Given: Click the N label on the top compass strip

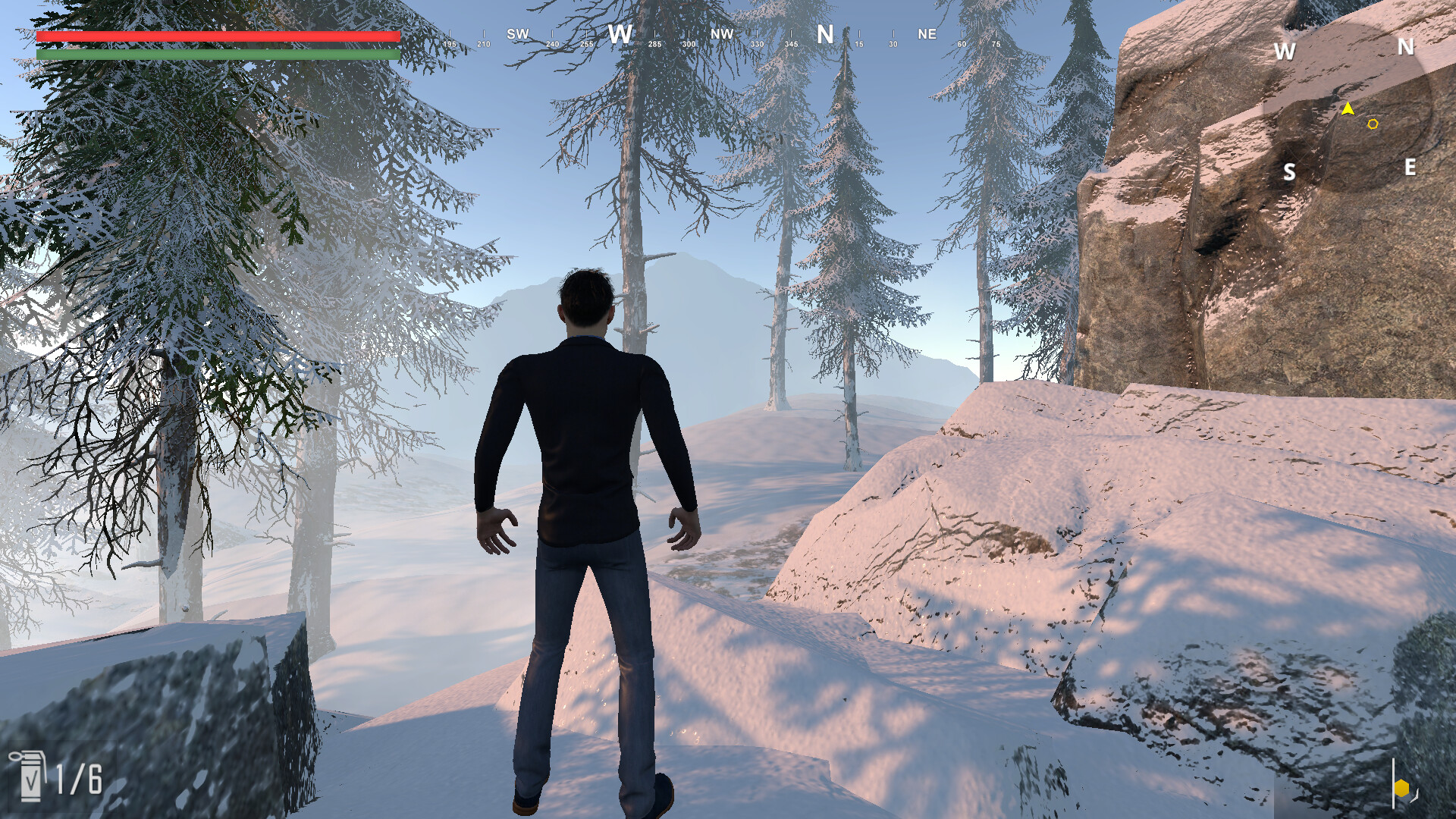Looking at the screenshot, I should click(825, 34).
